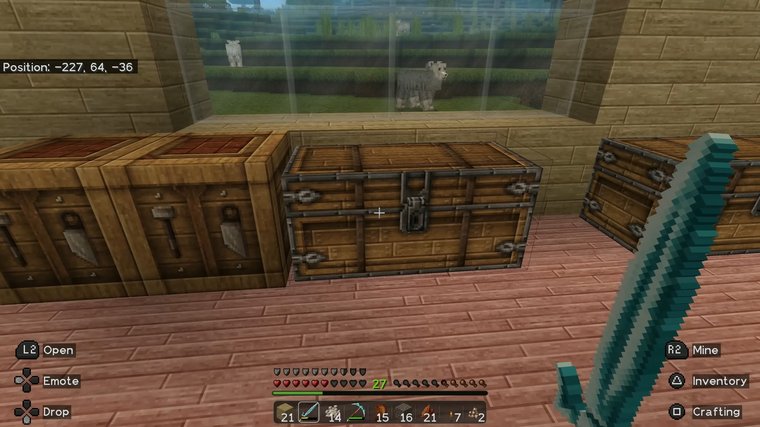Screen dimensions: 760x427
Task: Select the diamond pickaxe hotbar slot
Action: coord(357,412)
